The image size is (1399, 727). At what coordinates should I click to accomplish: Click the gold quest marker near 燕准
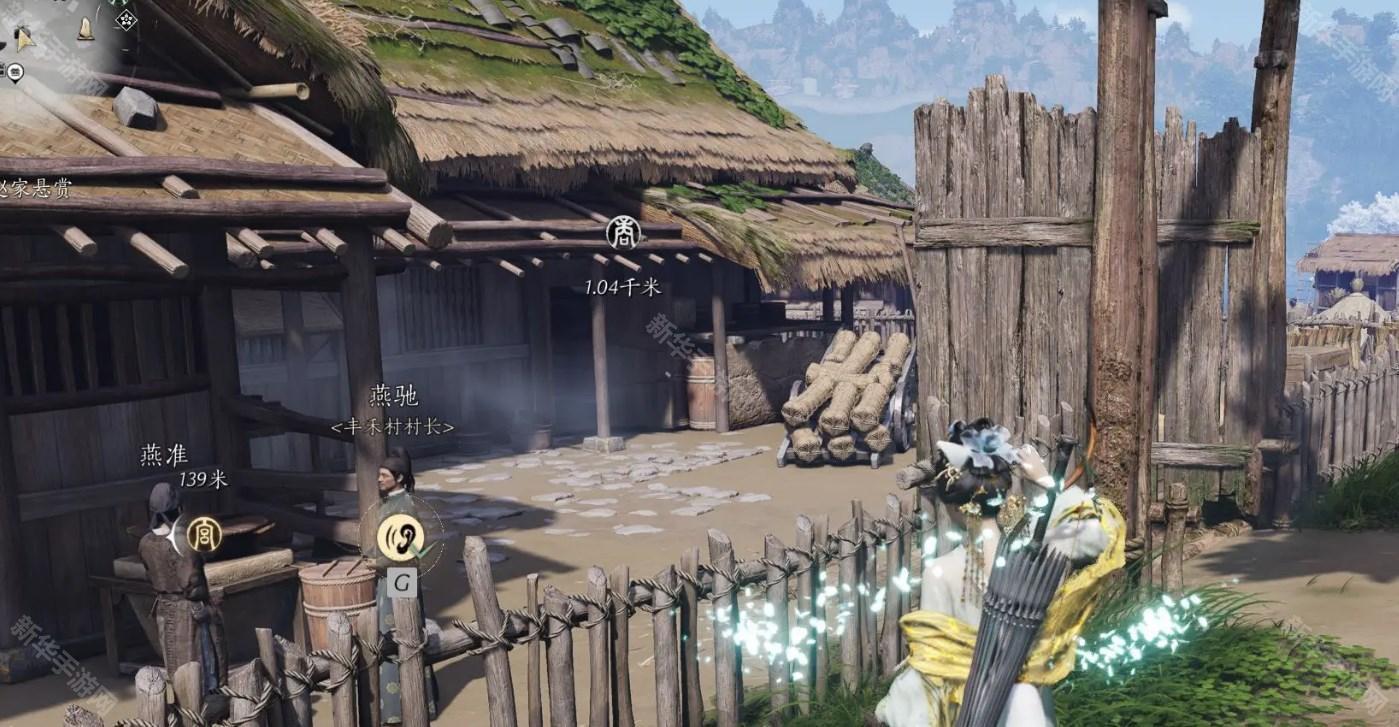tap(204, 535)
